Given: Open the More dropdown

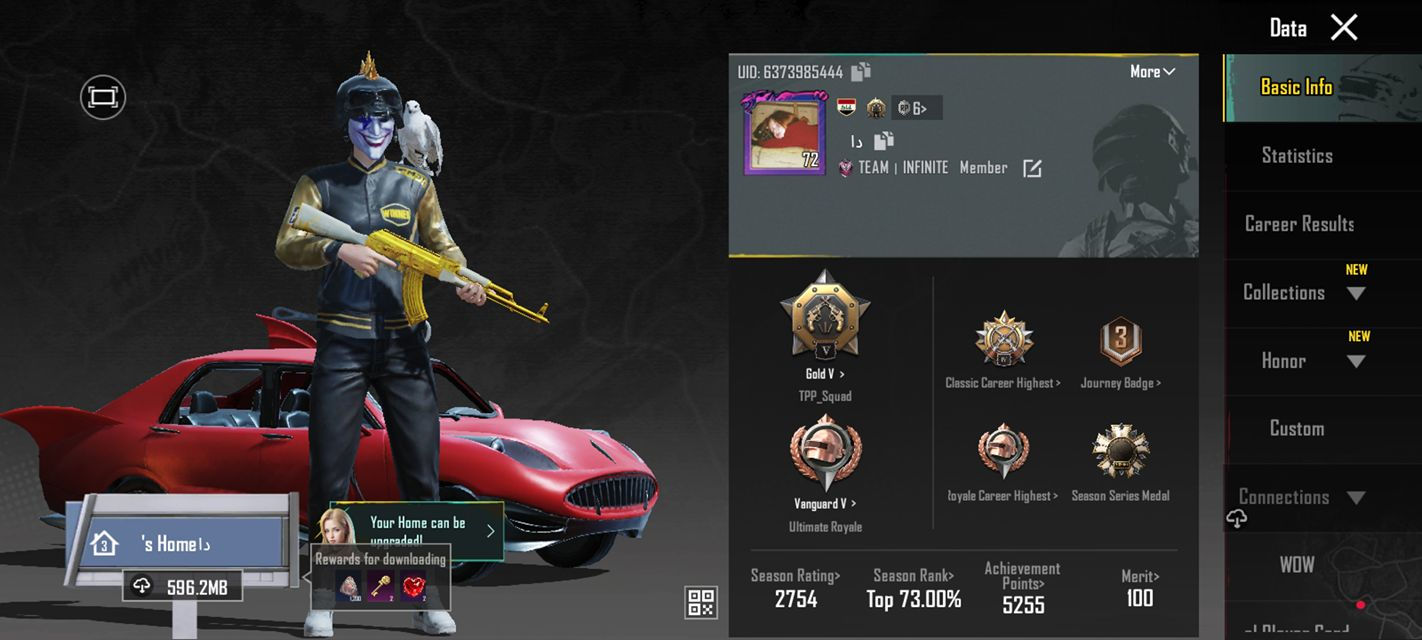Looking at the screenshot, I should click(1152, 72).
